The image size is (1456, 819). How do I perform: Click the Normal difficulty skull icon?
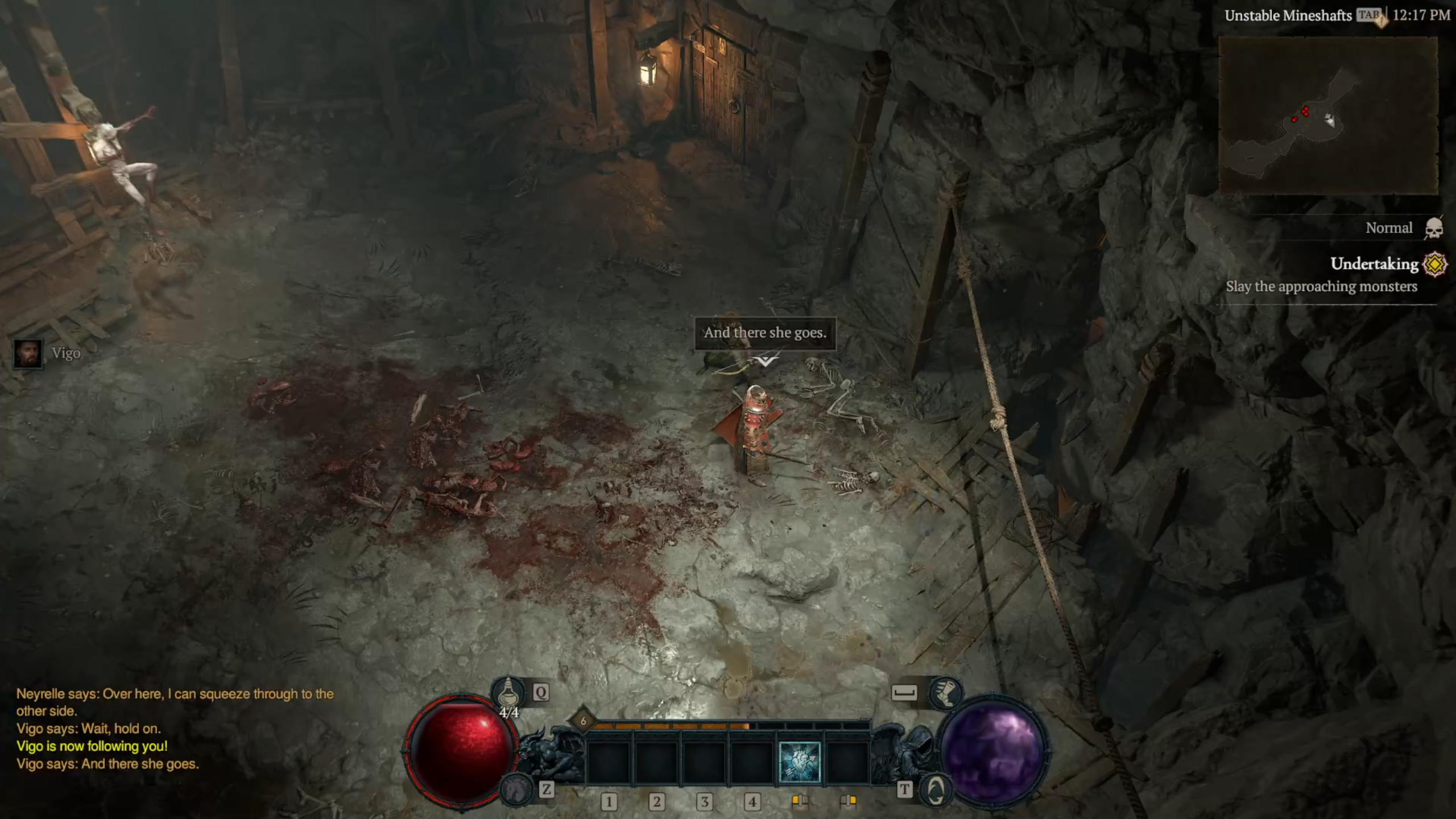1434,229
